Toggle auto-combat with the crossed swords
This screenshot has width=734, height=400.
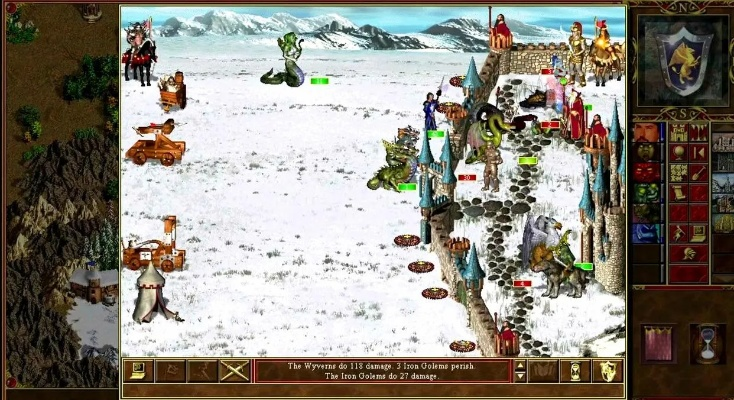click(235, 371)
